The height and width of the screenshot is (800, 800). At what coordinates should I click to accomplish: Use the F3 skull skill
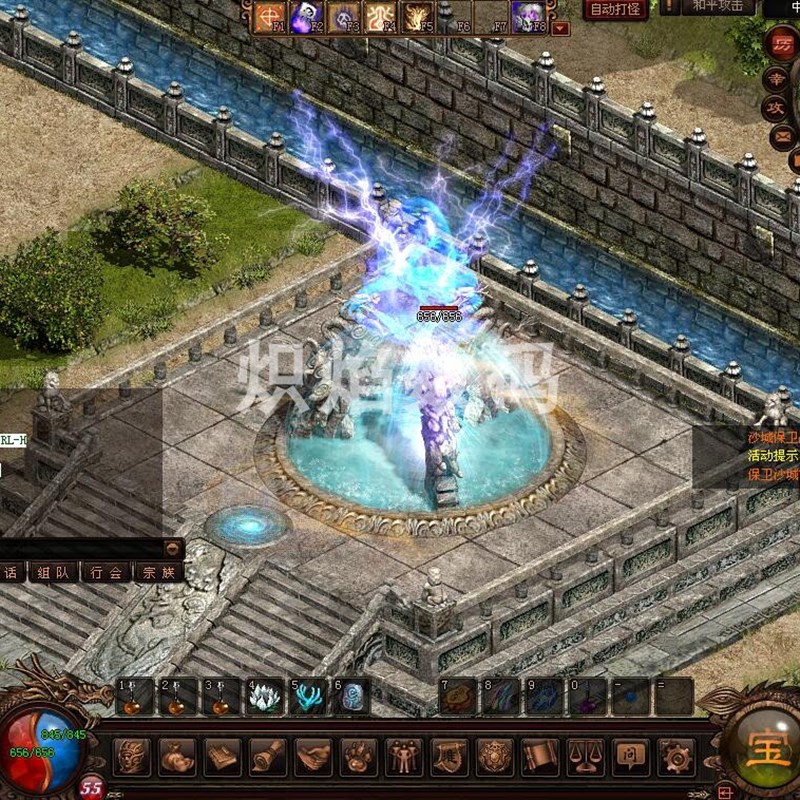(344, 16)
